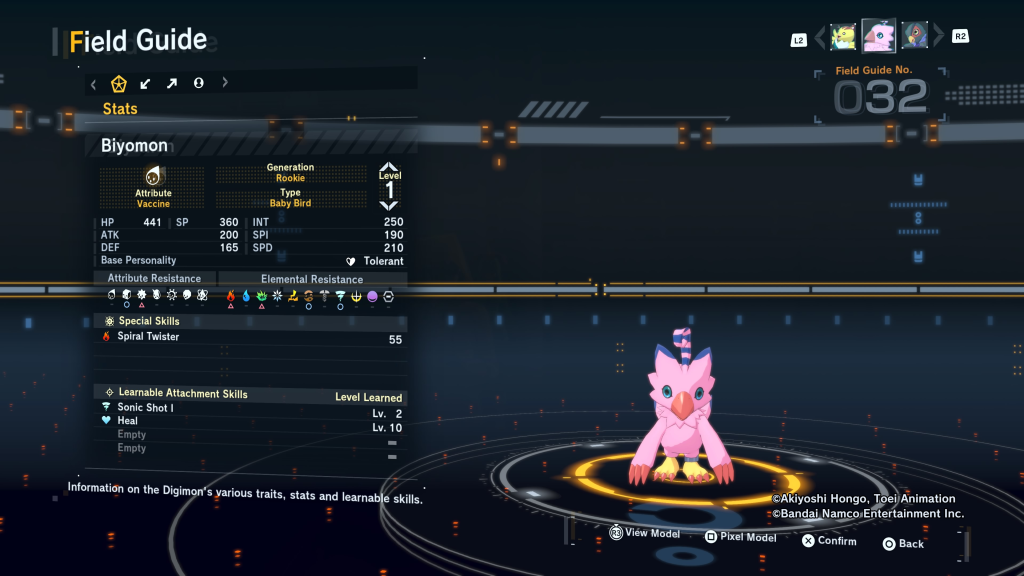Screen dimensions: 1024x576
Task: Select the Sonic Shot I attachment skill
Action: click(145, 408)
